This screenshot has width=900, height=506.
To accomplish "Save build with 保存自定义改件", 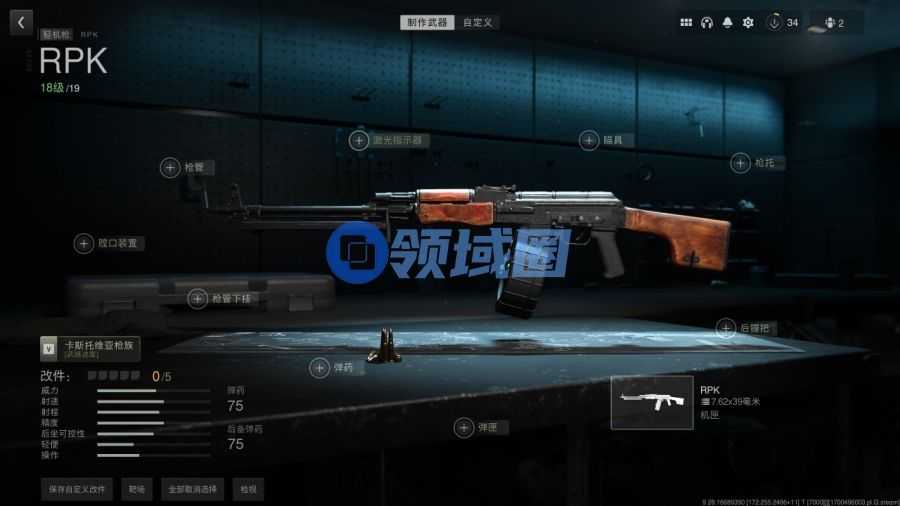I will [x=76, y=490].
